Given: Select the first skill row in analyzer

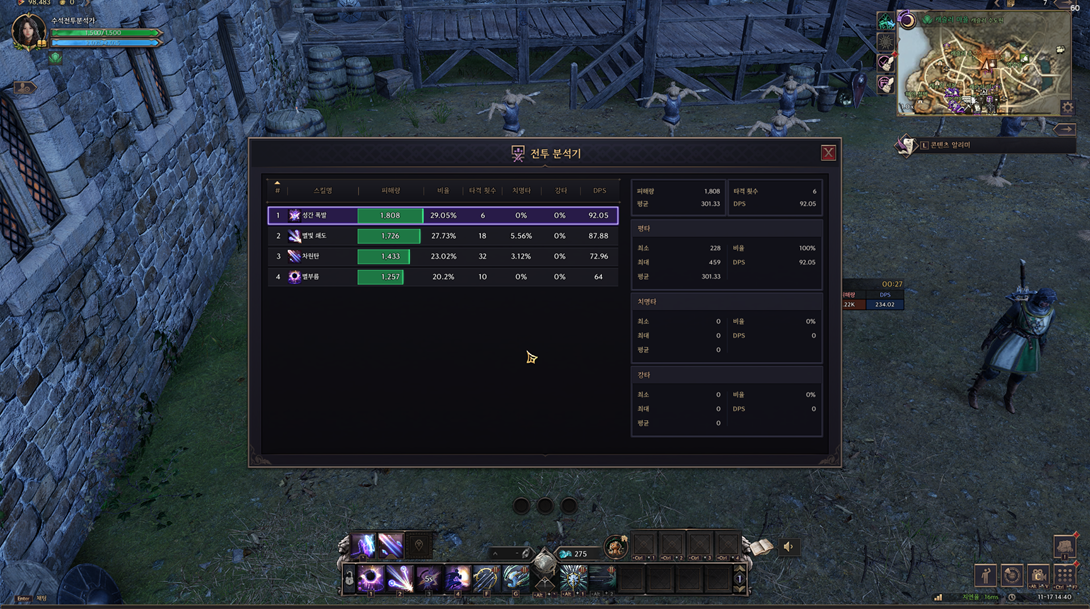Looking at the screenshot, I should tap(442, 215).
